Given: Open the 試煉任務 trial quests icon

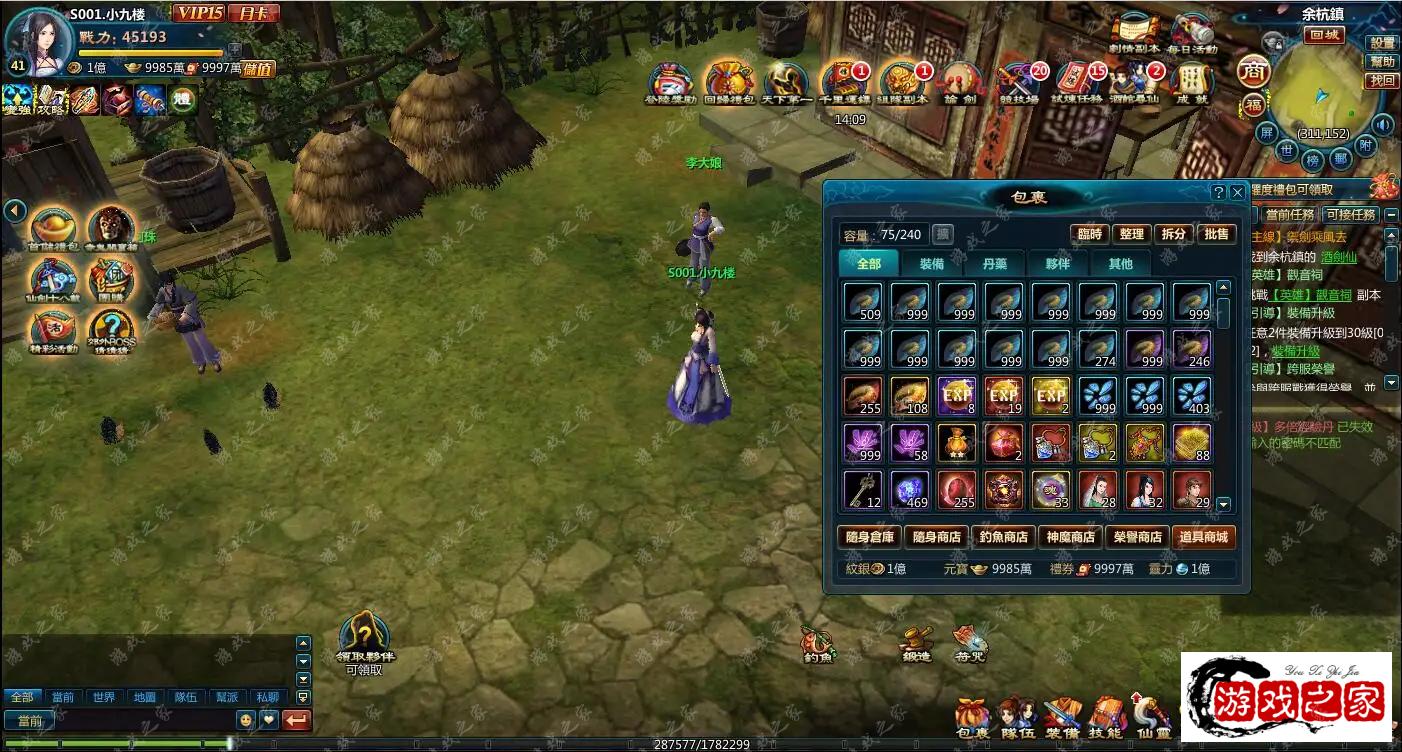Looking at the screenshot, I should click(1078, 82).
